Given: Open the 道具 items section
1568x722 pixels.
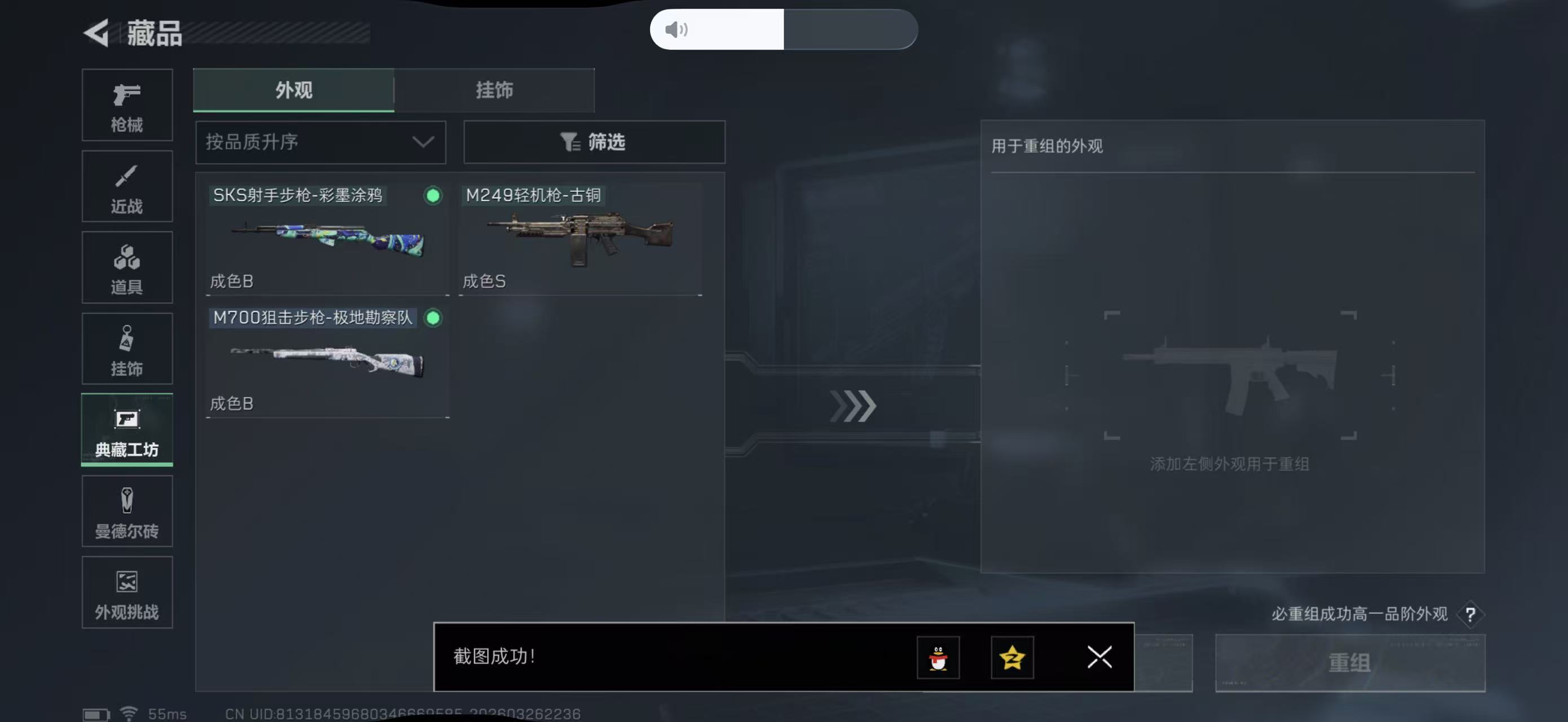Looking at the screenshot, I should point(127,267).
